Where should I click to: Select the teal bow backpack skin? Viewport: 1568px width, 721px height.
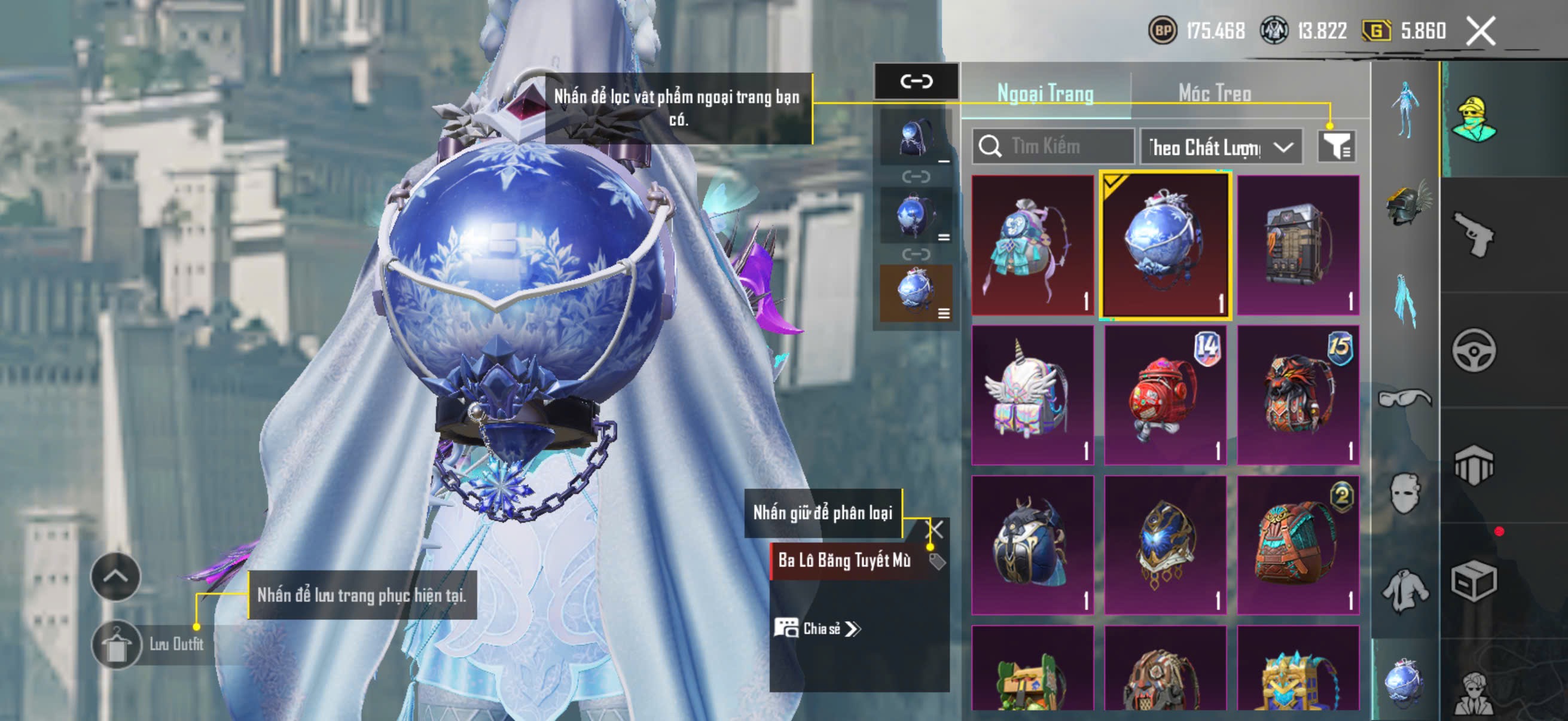(x=1032, y=245)
